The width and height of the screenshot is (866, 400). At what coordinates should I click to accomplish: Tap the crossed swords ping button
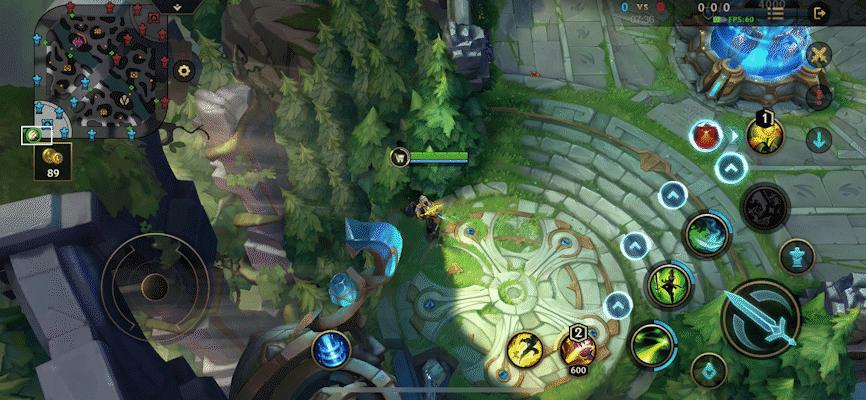[x=819, y=56]
